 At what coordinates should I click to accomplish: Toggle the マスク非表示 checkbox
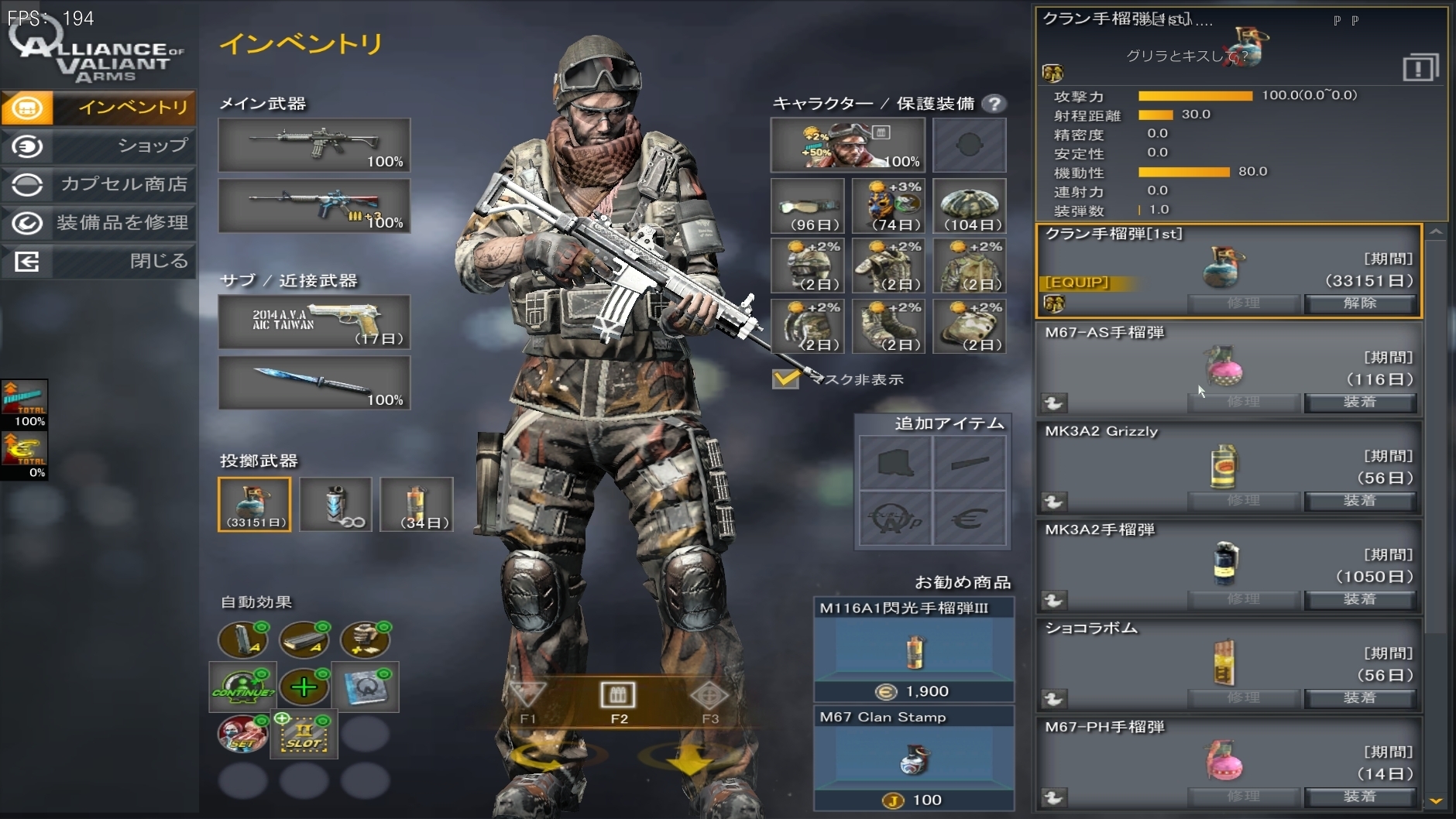tap(785, 379)
